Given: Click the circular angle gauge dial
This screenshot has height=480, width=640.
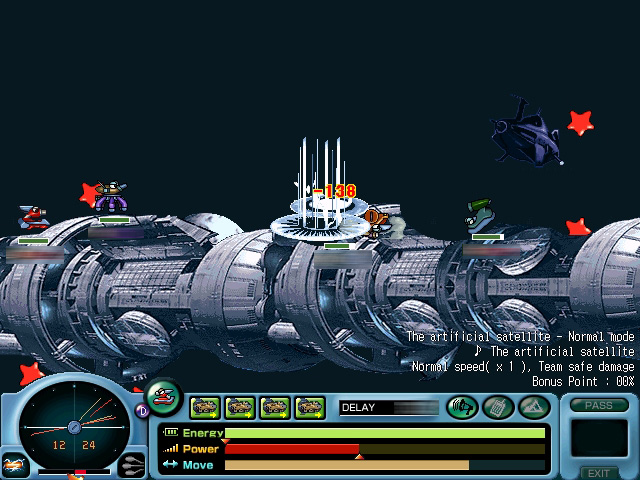Looking at the screenshot, I should [x=73, y=427].
